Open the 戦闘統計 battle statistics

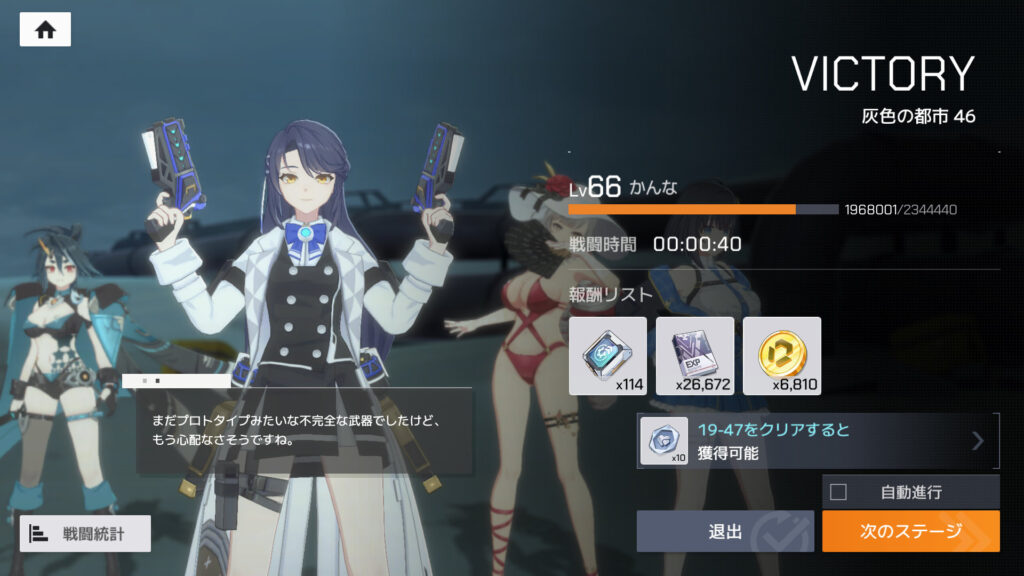pos(85,533)
